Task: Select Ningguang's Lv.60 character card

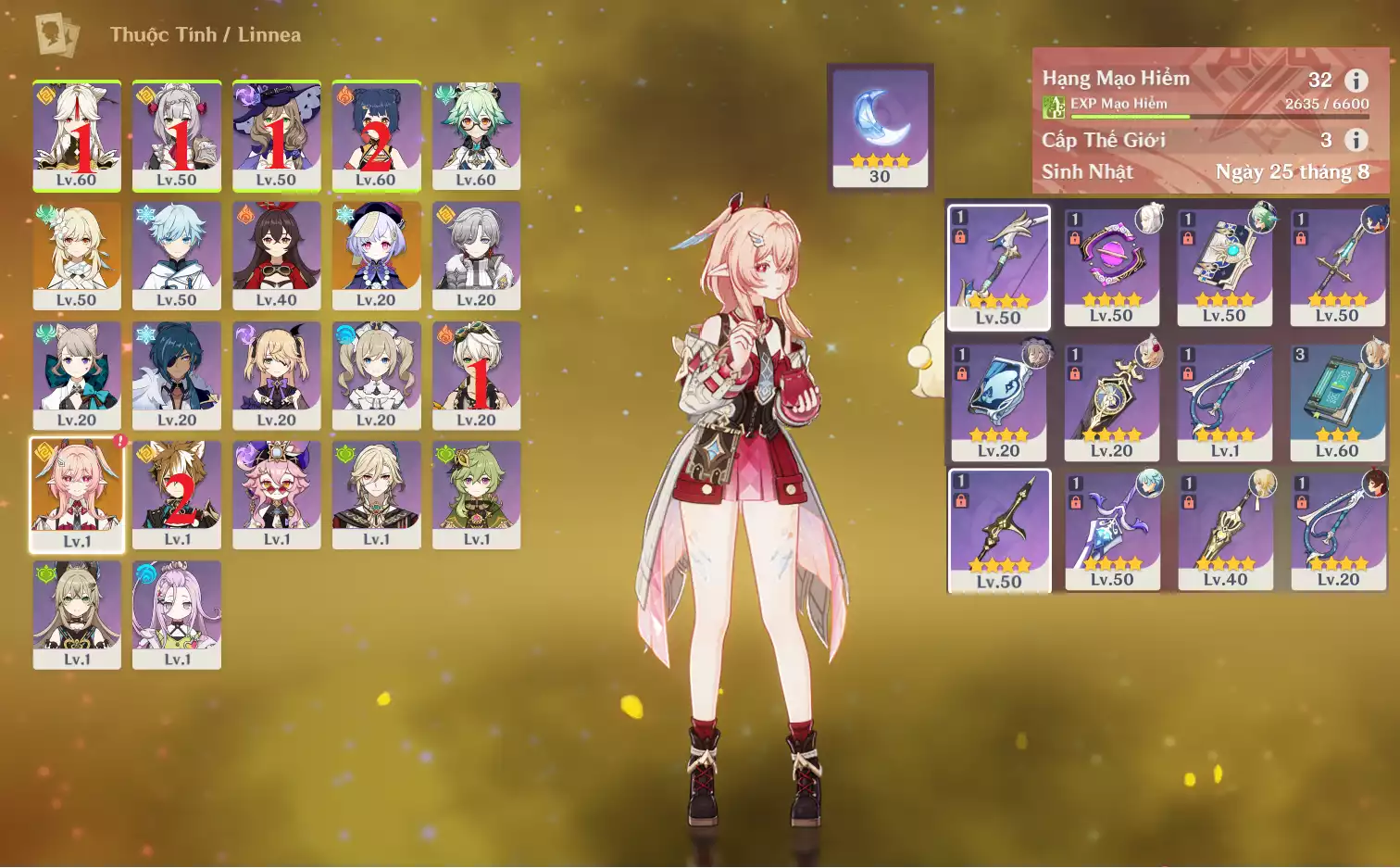Action: click(77, 135)
